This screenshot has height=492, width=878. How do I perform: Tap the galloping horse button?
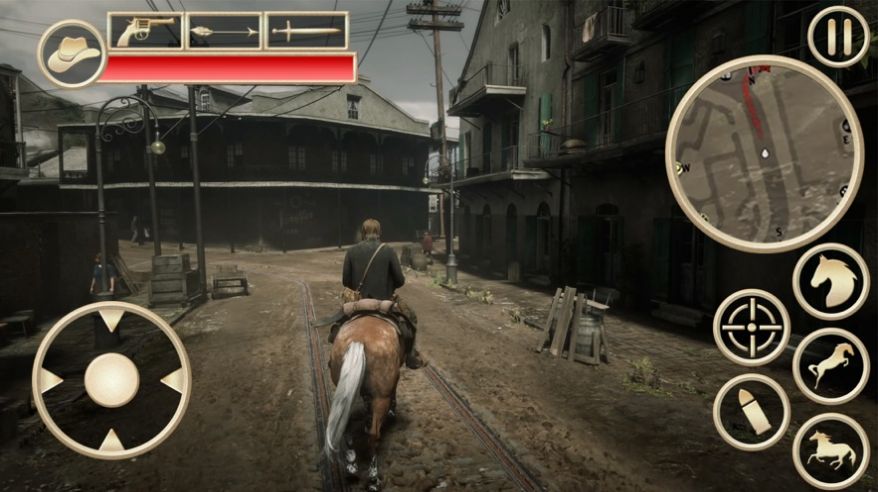[x=831, y=451]
